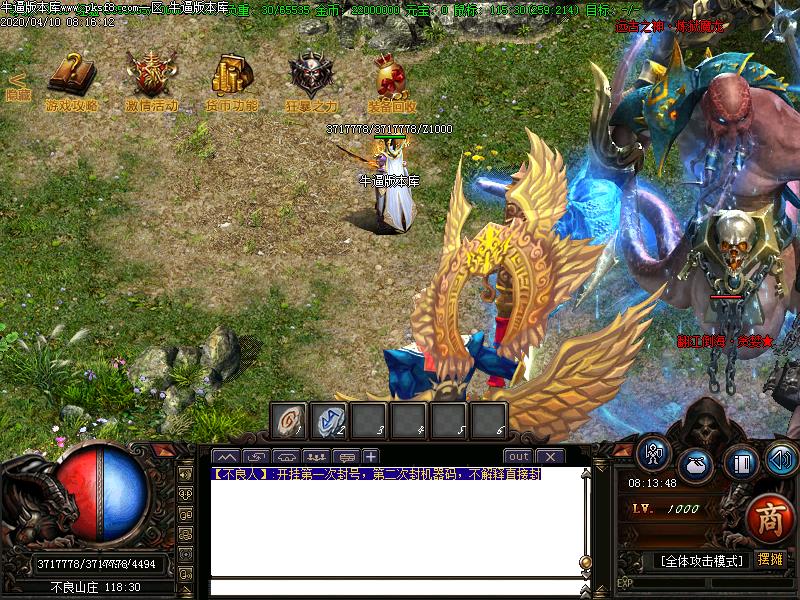The height and width of the screenshot is (600, 800).
Task: Open the inventory bag icon
Action: 695,466
